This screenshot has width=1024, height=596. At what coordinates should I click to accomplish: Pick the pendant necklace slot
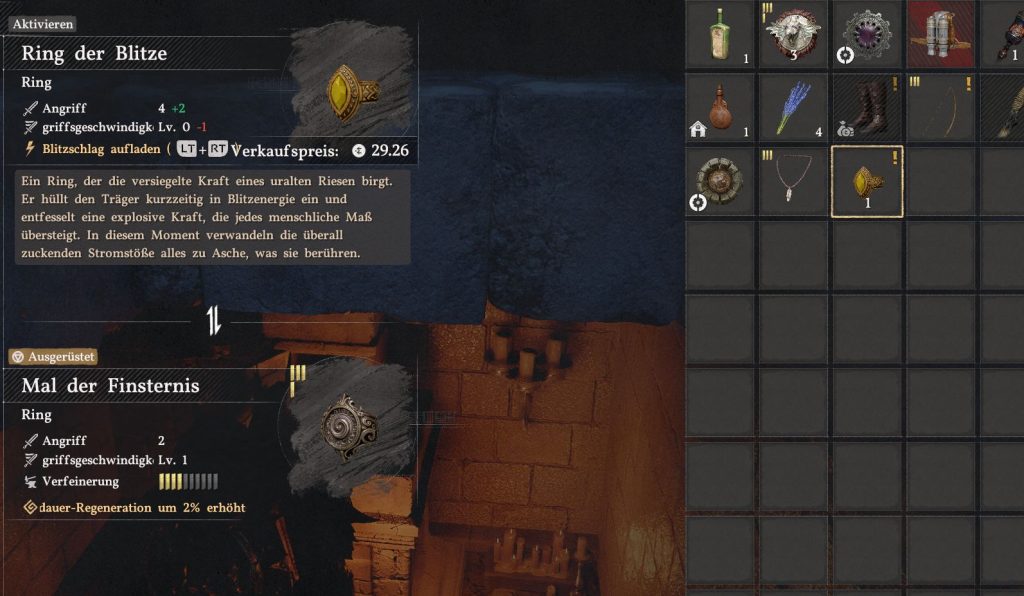793,181
